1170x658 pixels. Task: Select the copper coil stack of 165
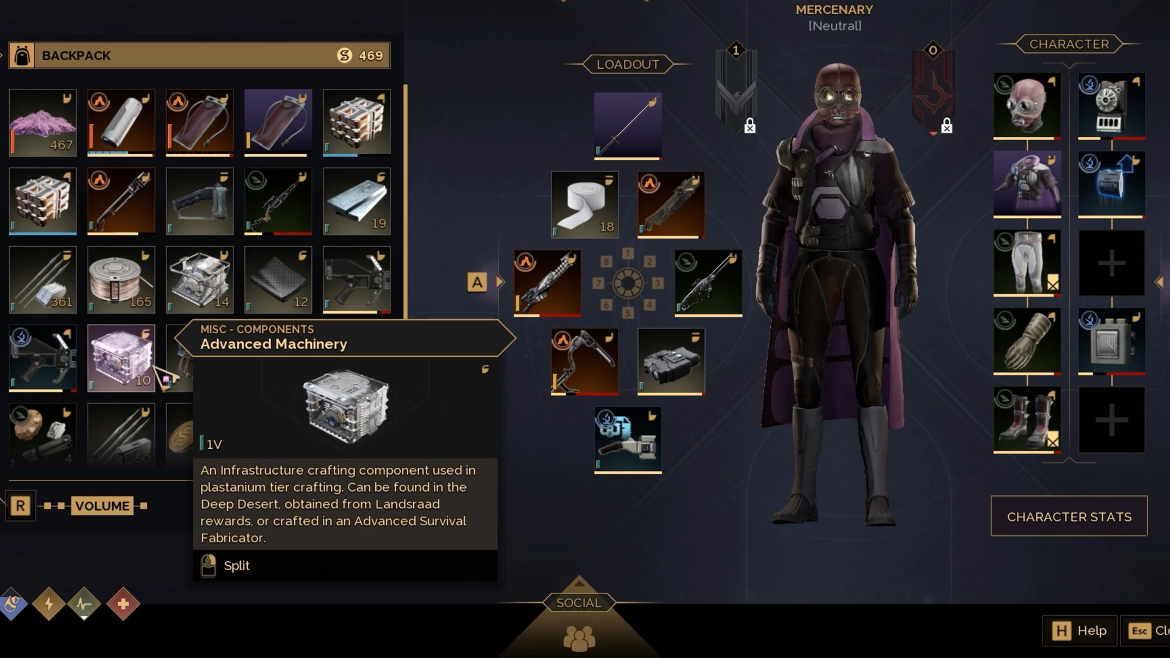(x=121, y=279)
